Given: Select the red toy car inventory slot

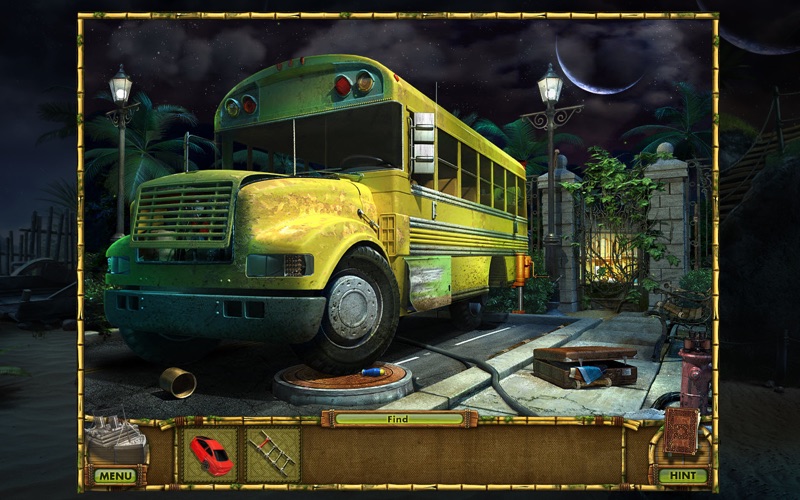Looking at the screenshot, I should [x=211, y=455].
